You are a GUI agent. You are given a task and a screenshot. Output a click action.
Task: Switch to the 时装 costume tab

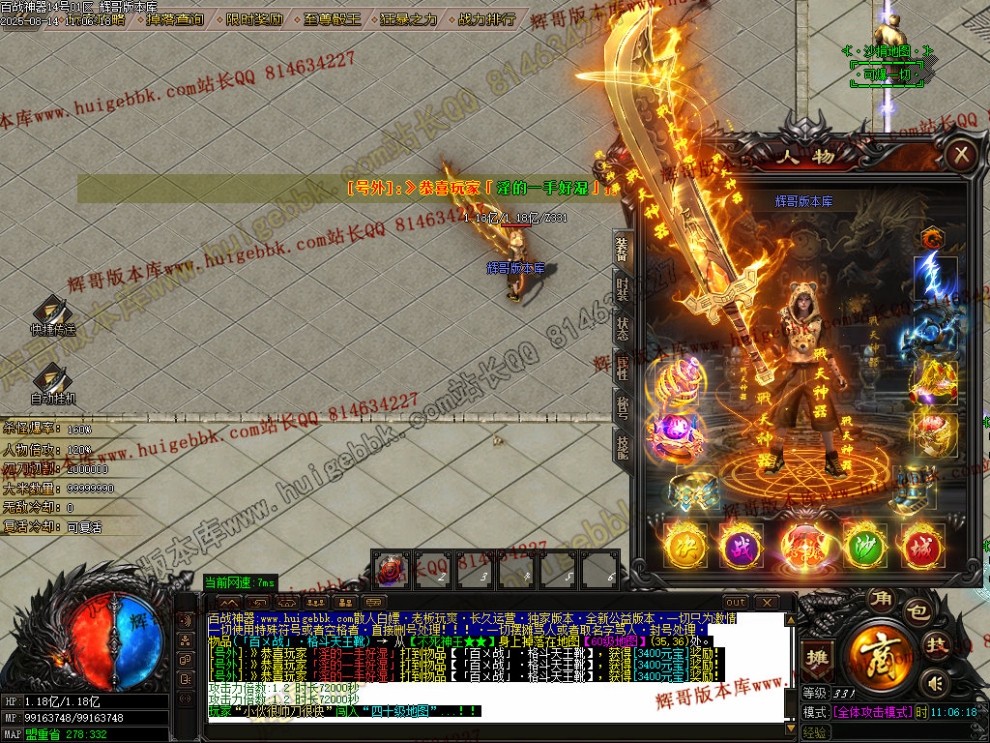(622, 292)
